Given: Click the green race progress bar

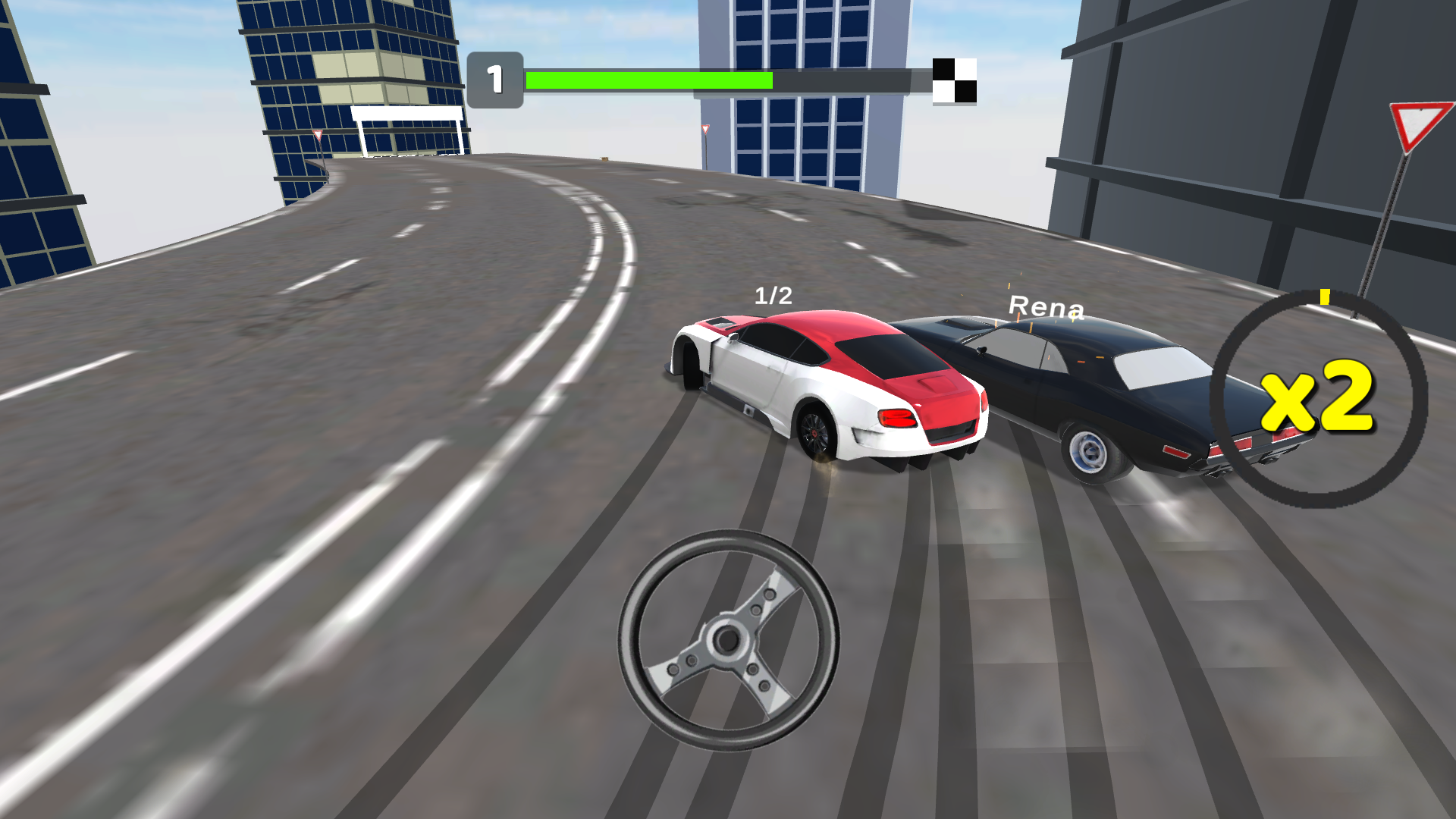Looking at the screenshot, I should (x=648, y=78).
